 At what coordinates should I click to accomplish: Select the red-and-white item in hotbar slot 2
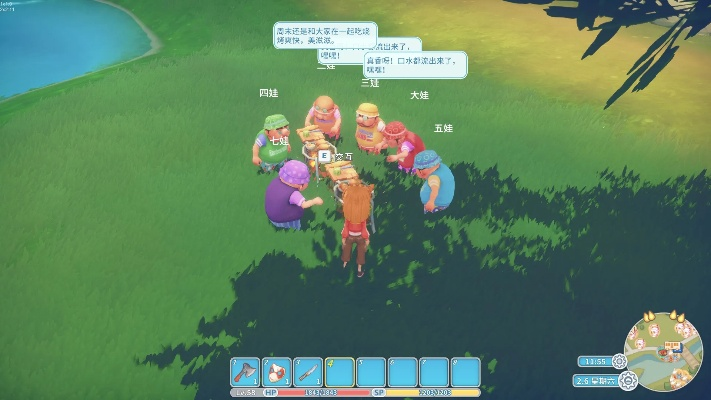(x=277, y=372)
